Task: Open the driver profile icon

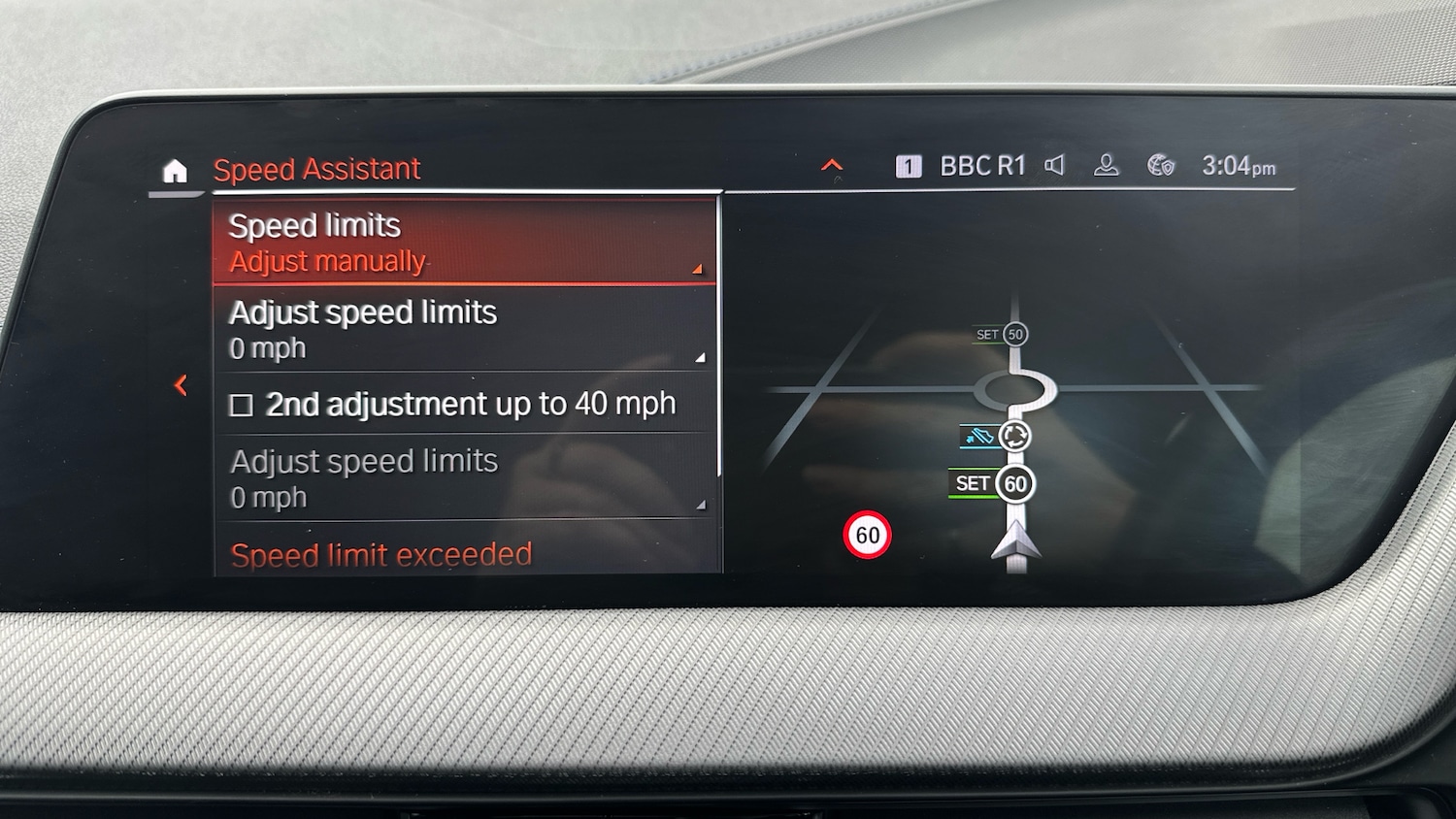Action: point(1107,166)
